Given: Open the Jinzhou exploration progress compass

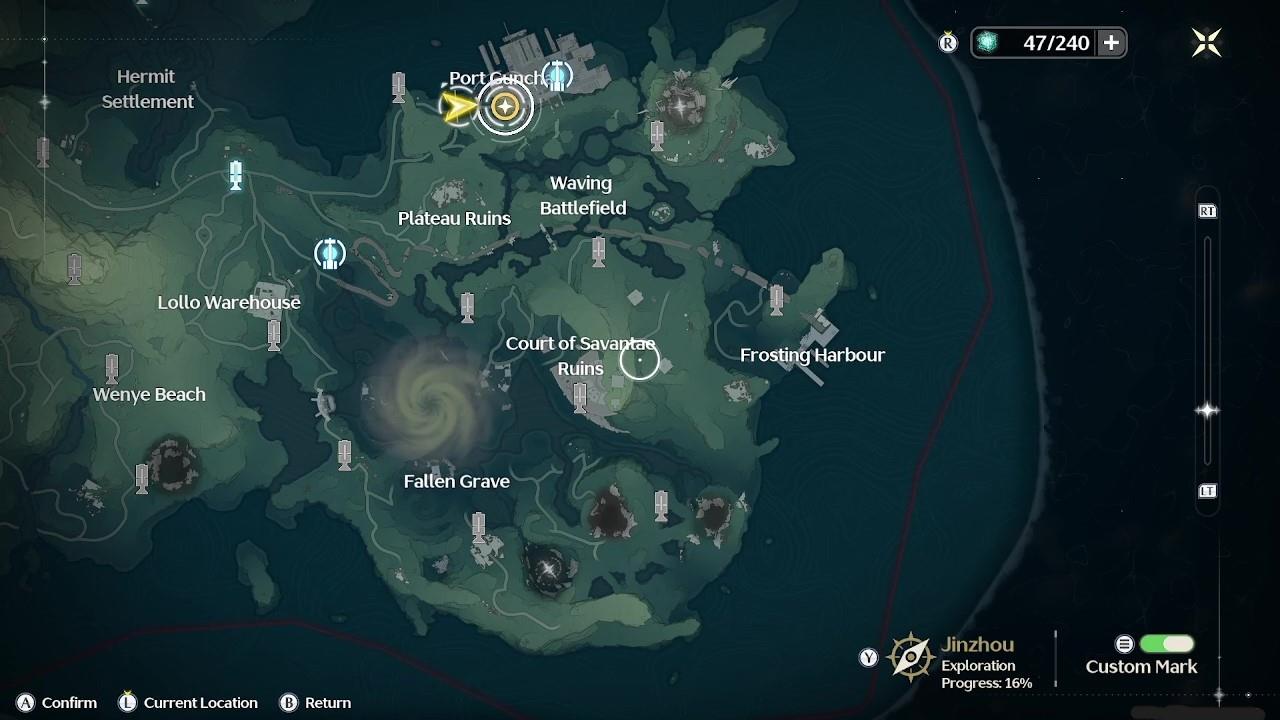Looking at the screenshot, I should [911, 657].
